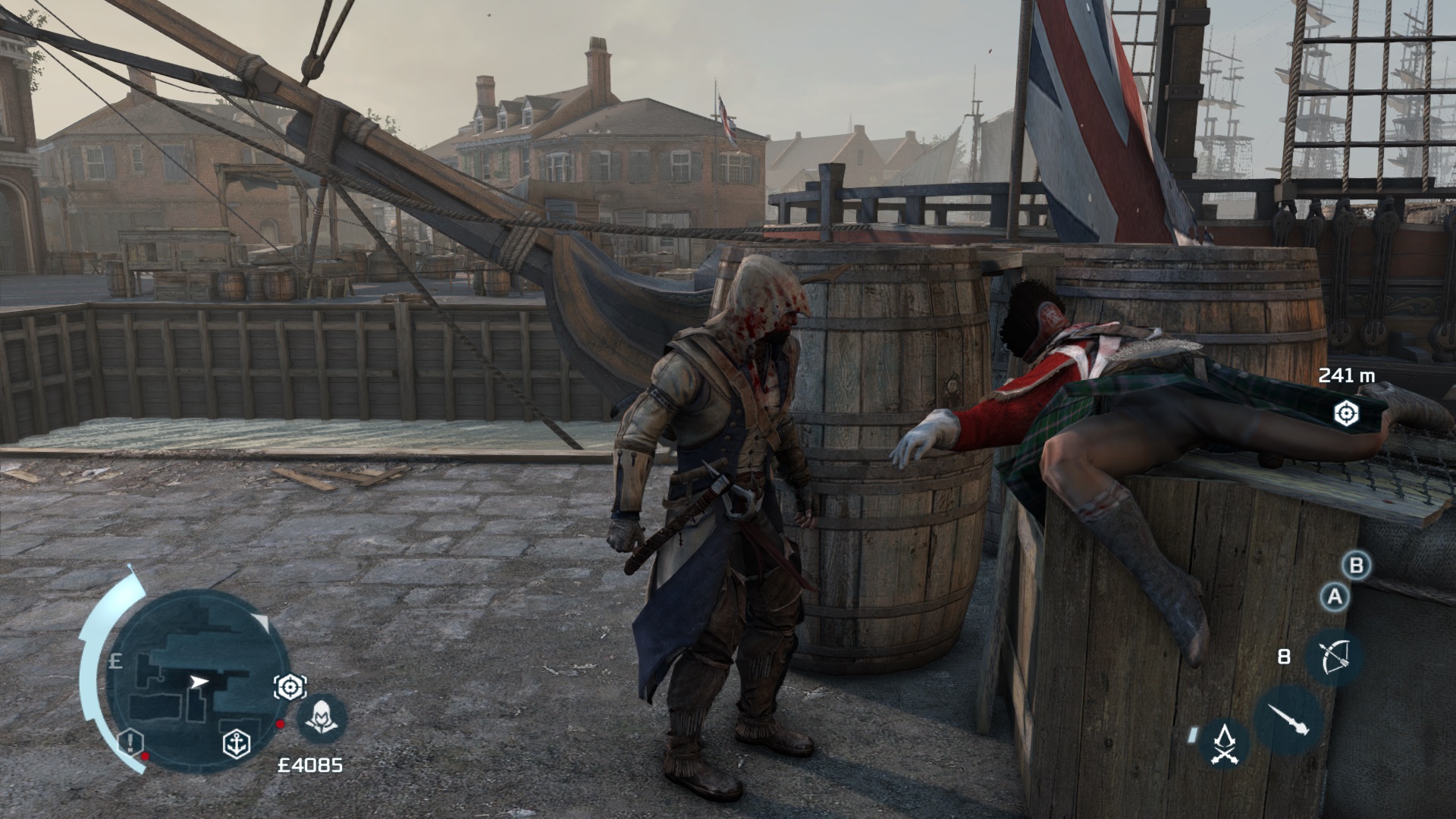Select the hidden blade weapon icon
The height and width of the screenshot is (819, 1456).
tap(1287, 717)
